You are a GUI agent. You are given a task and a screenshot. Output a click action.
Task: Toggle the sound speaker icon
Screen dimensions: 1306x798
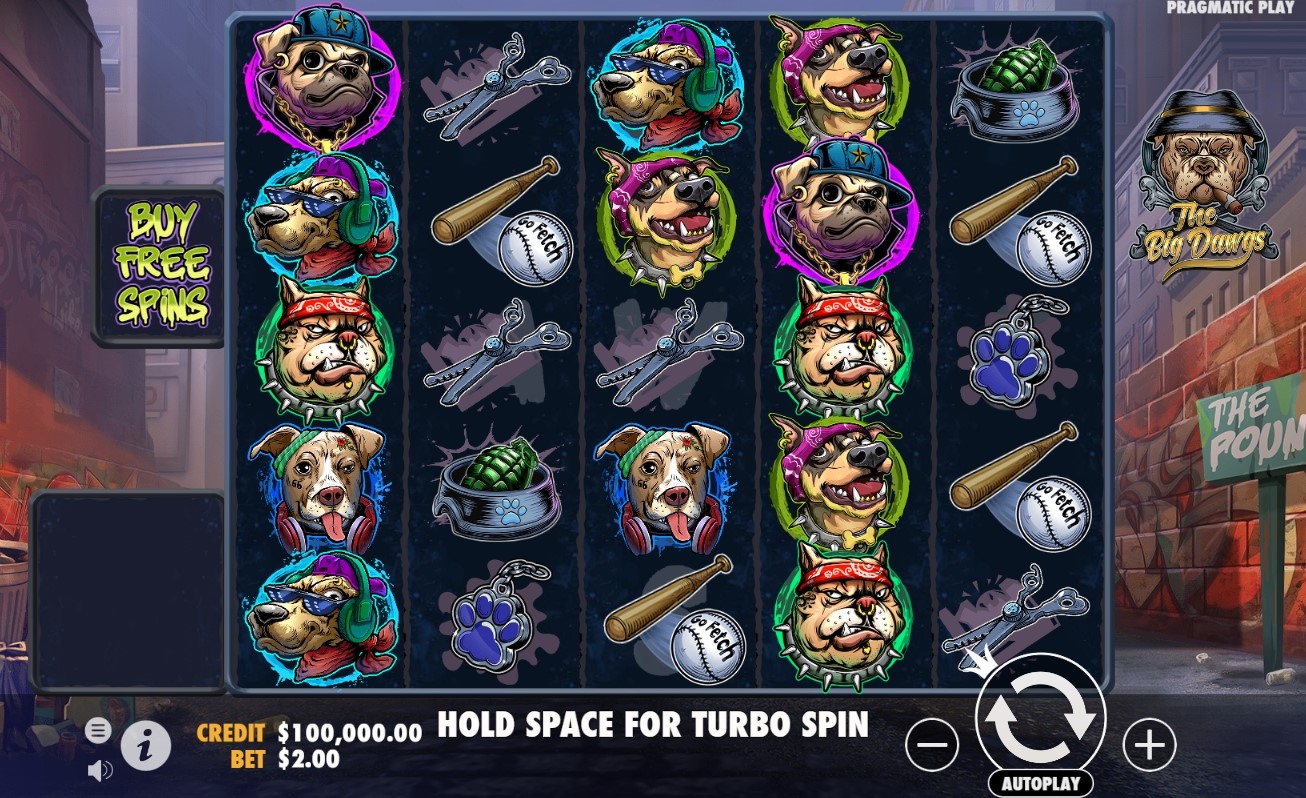coord(100,770)
